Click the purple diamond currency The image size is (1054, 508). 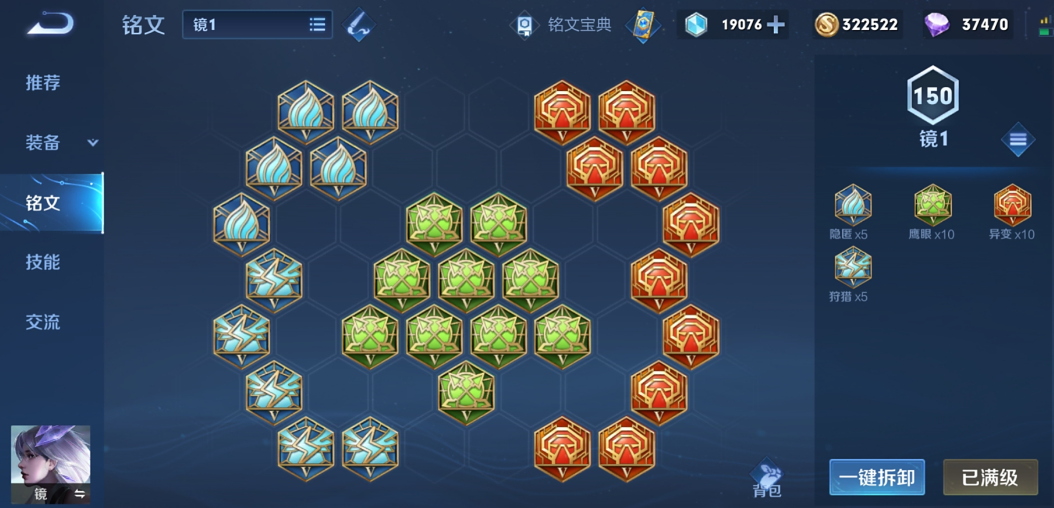(x=966, y=25)
